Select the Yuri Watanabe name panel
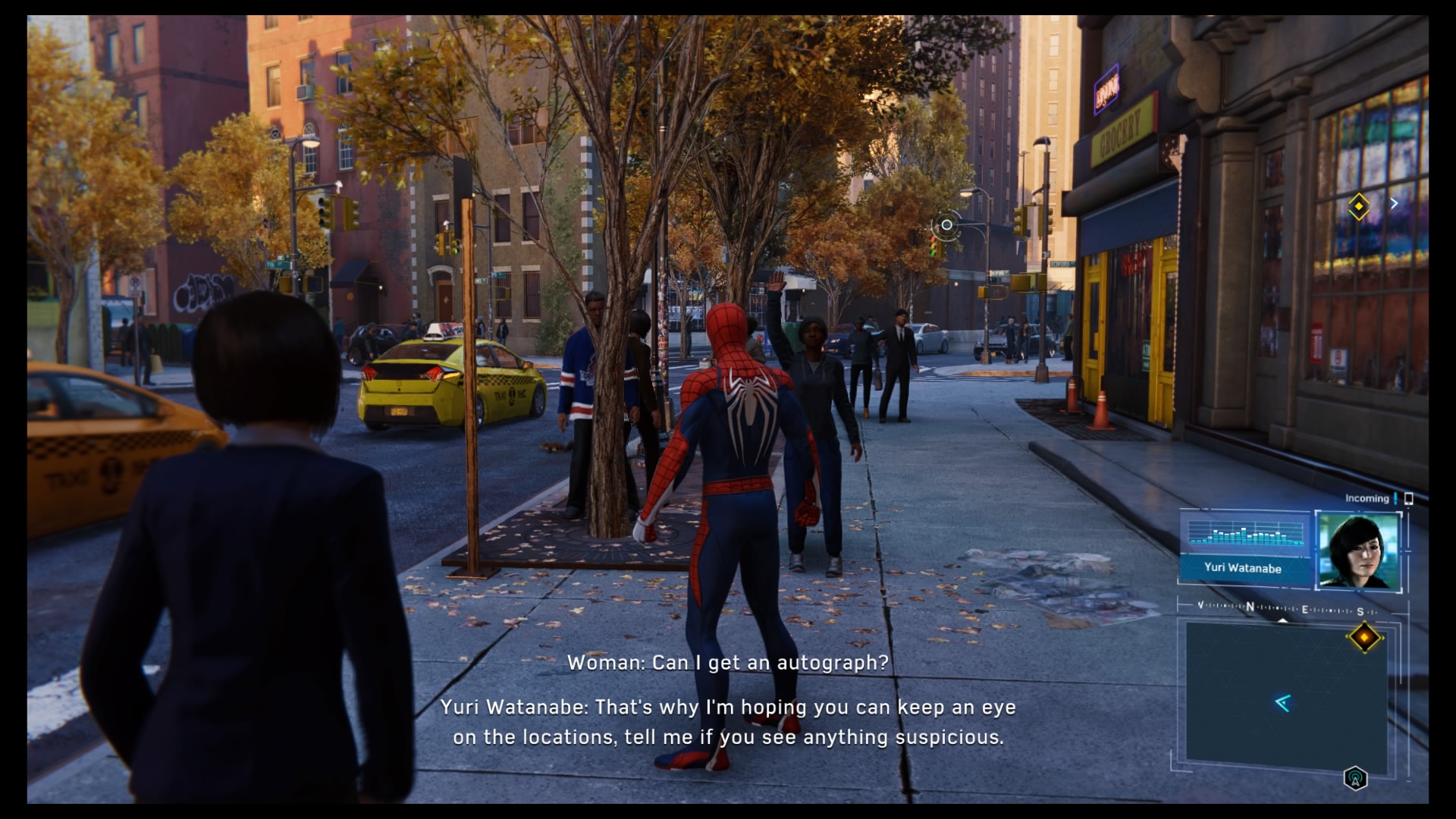Screen dimensions: 1456x819 point(1243,568)
